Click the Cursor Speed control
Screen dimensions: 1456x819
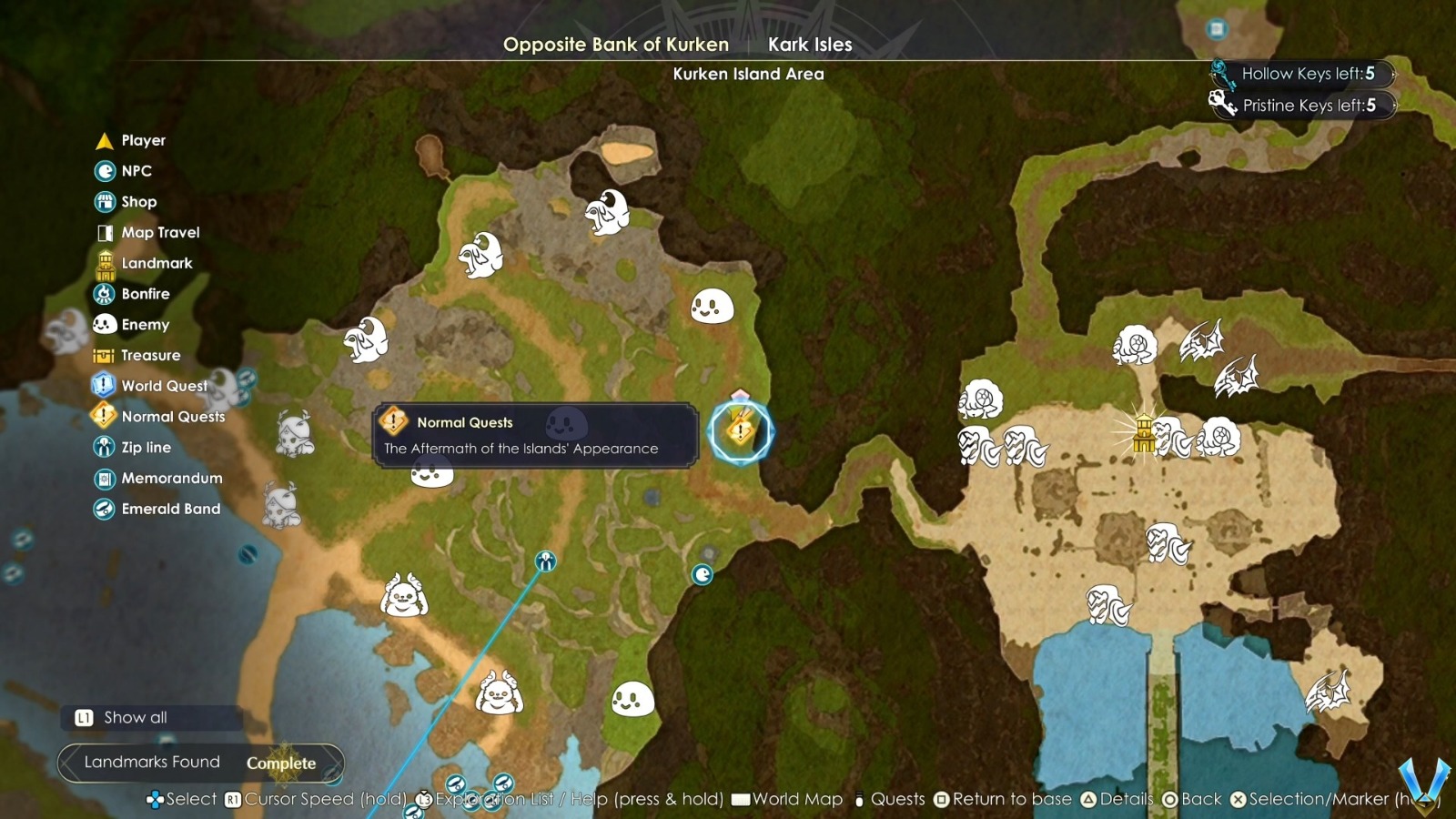pyautogui.click(x=305, y=799)
